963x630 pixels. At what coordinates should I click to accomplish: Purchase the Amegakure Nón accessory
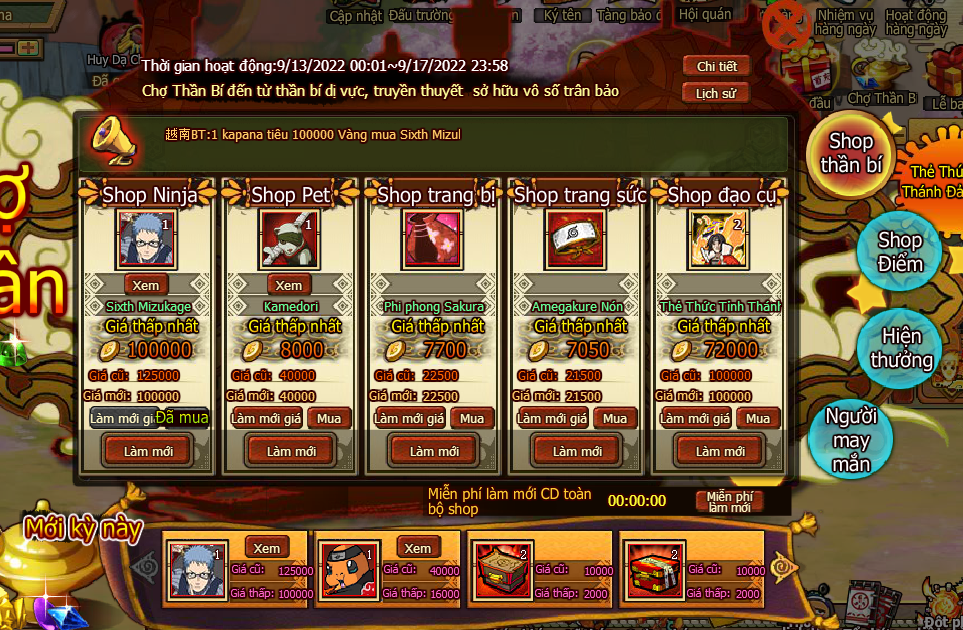point(615,418)
